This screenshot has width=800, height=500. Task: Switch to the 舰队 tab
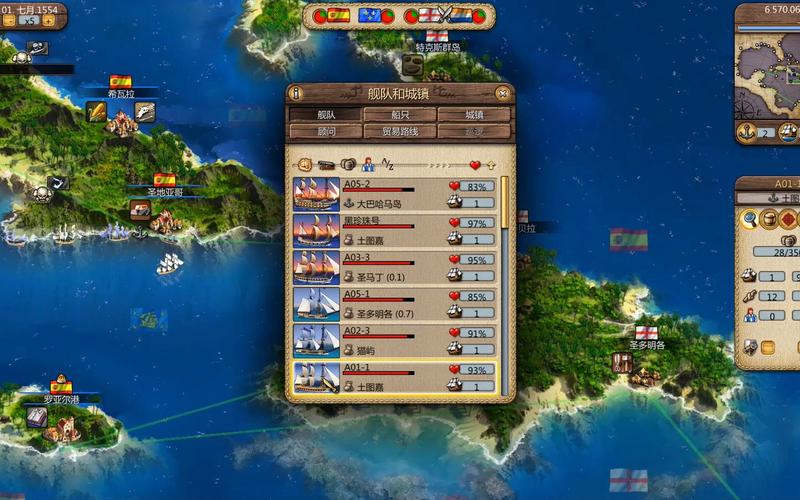pyautogui.click(x=325, y=115)
